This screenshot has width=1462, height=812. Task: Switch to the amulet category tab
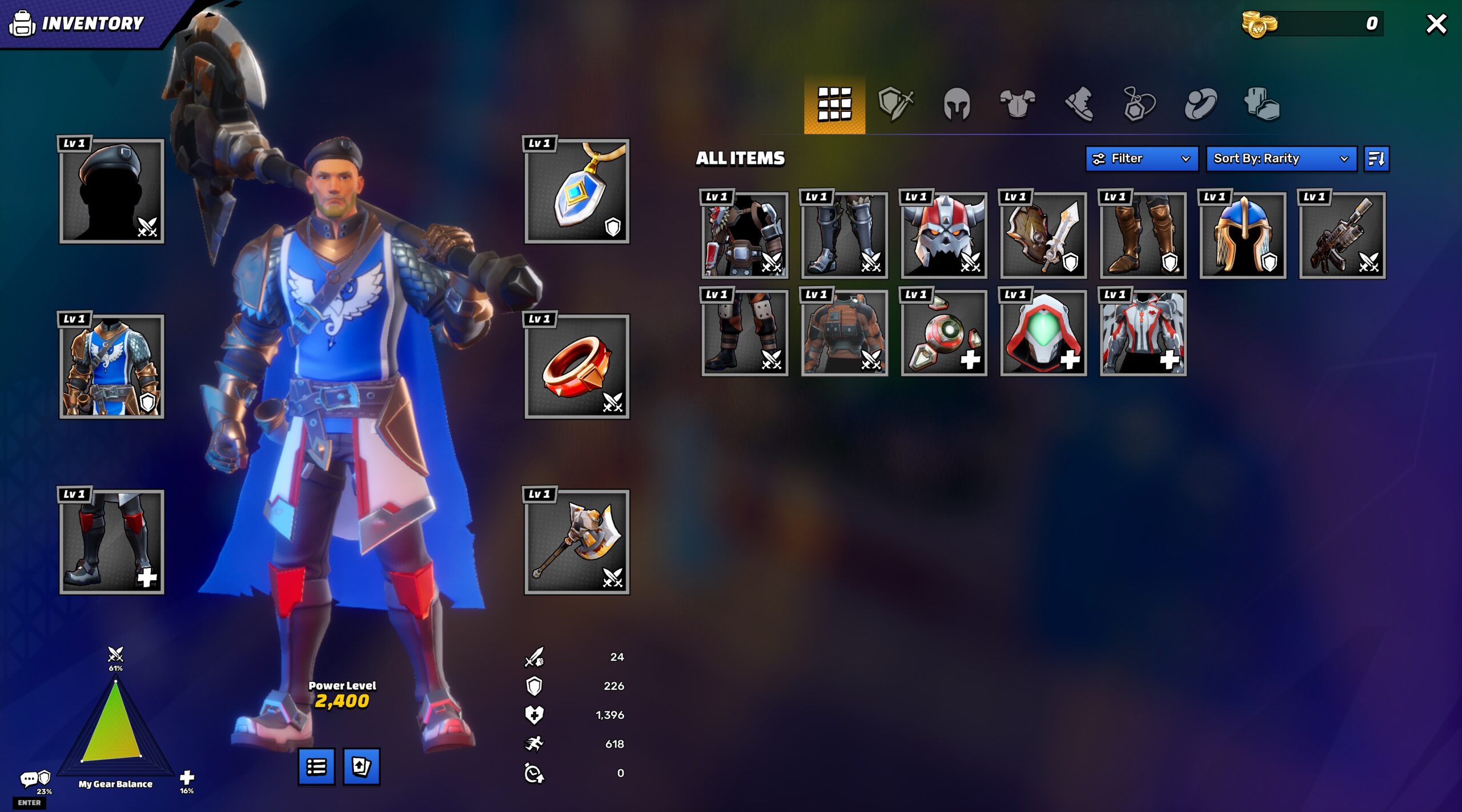pyautogui.click(x=1139, y=104)
